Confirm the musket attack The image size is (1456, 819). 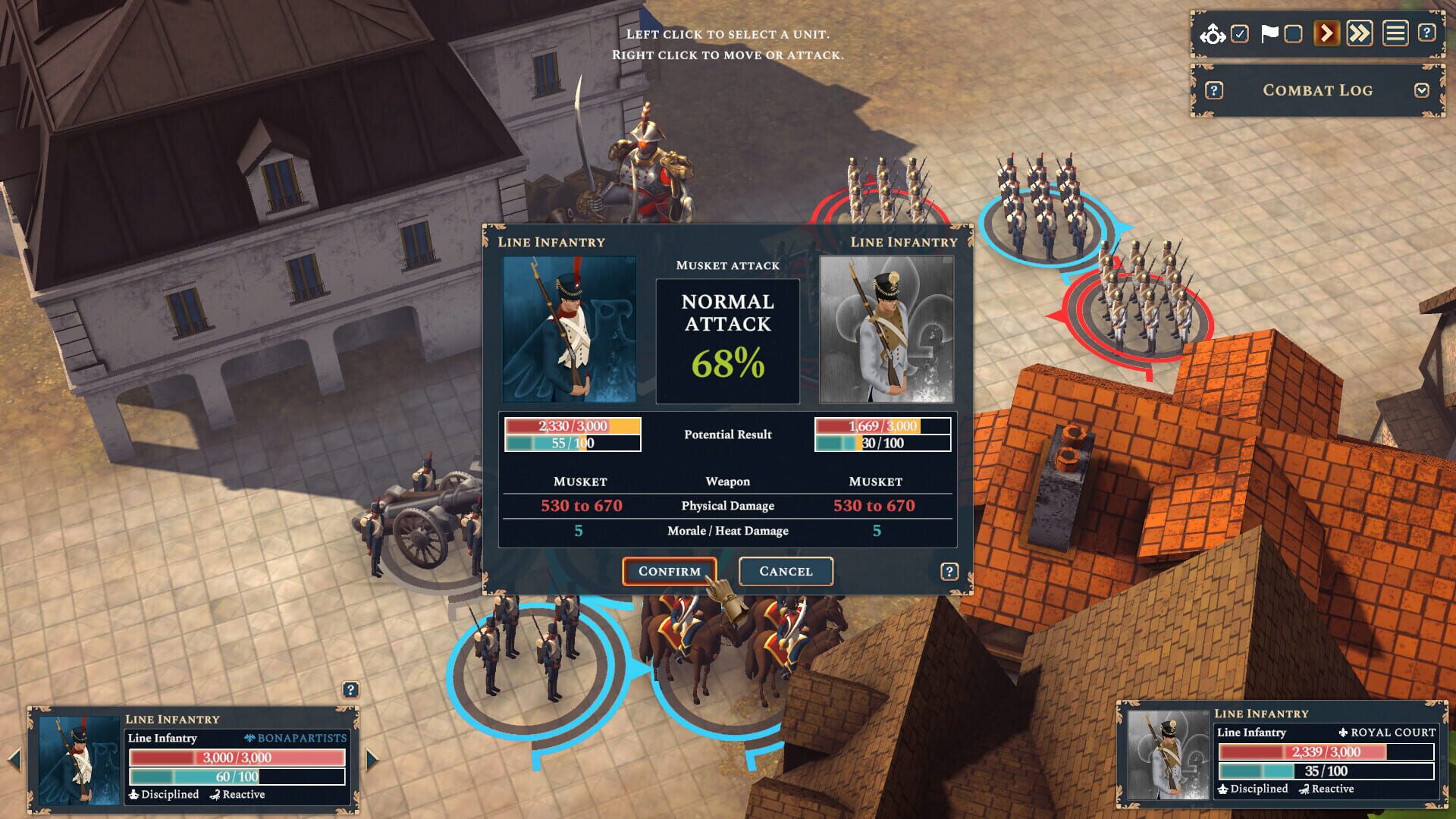pos(668,571)
